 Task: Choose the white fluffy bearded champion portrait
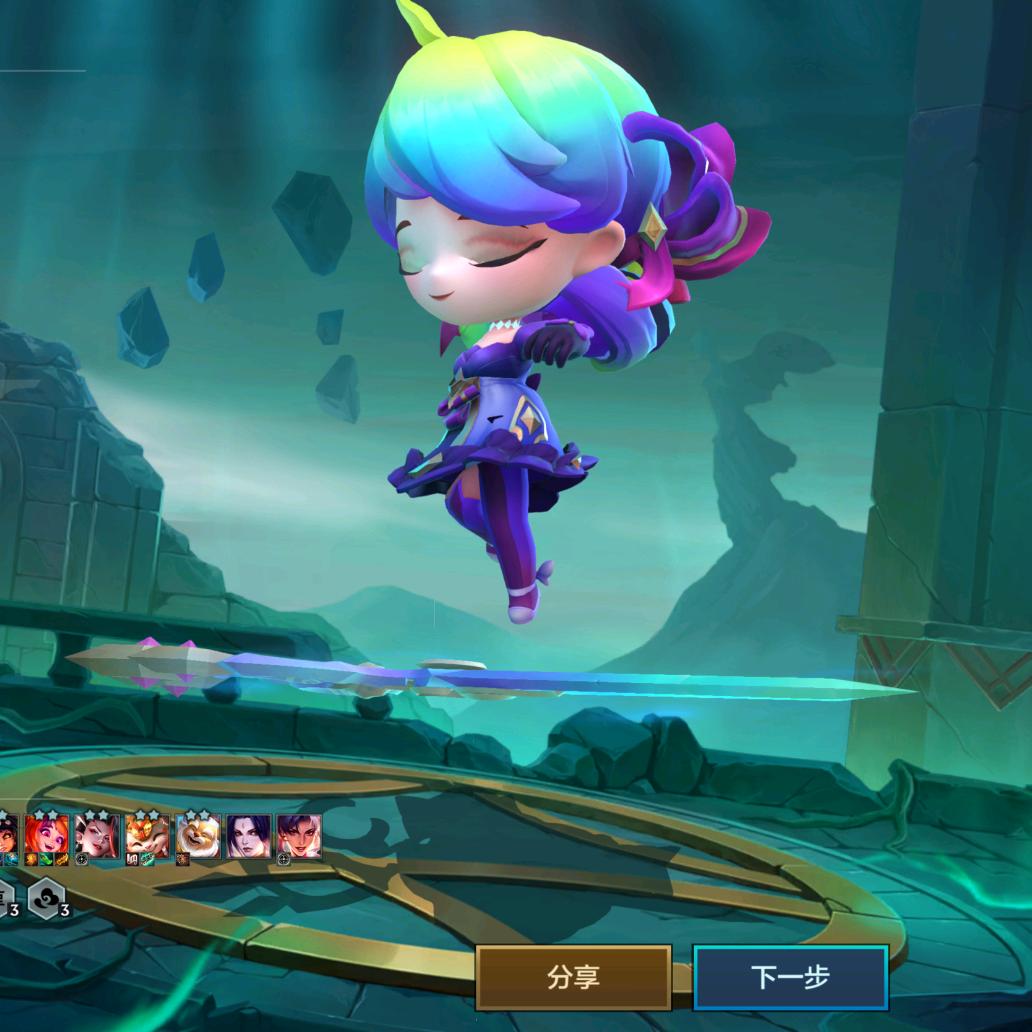(x=198, y=836)
